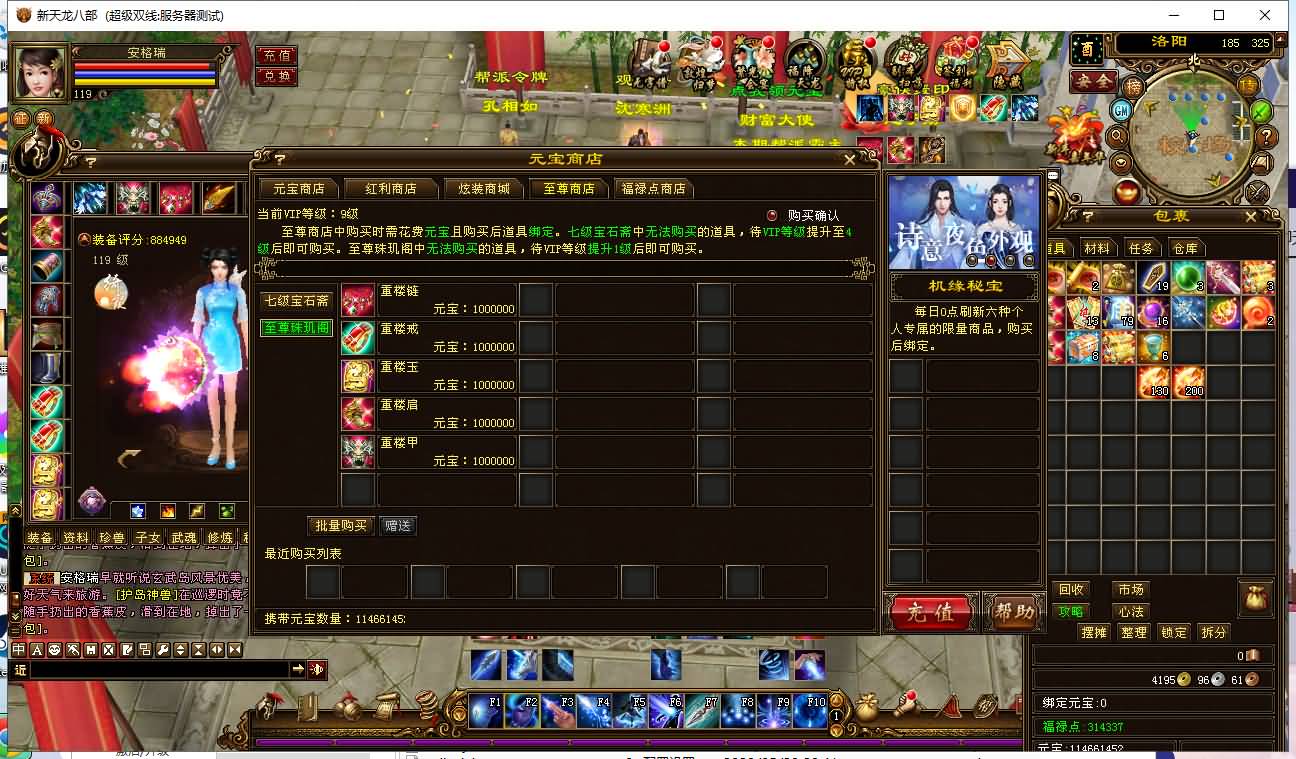Open the 仓库 tab in the bag panel
Image resolution: width=1296 pixels, height=759 pixels.
(x=1186, y=247)
